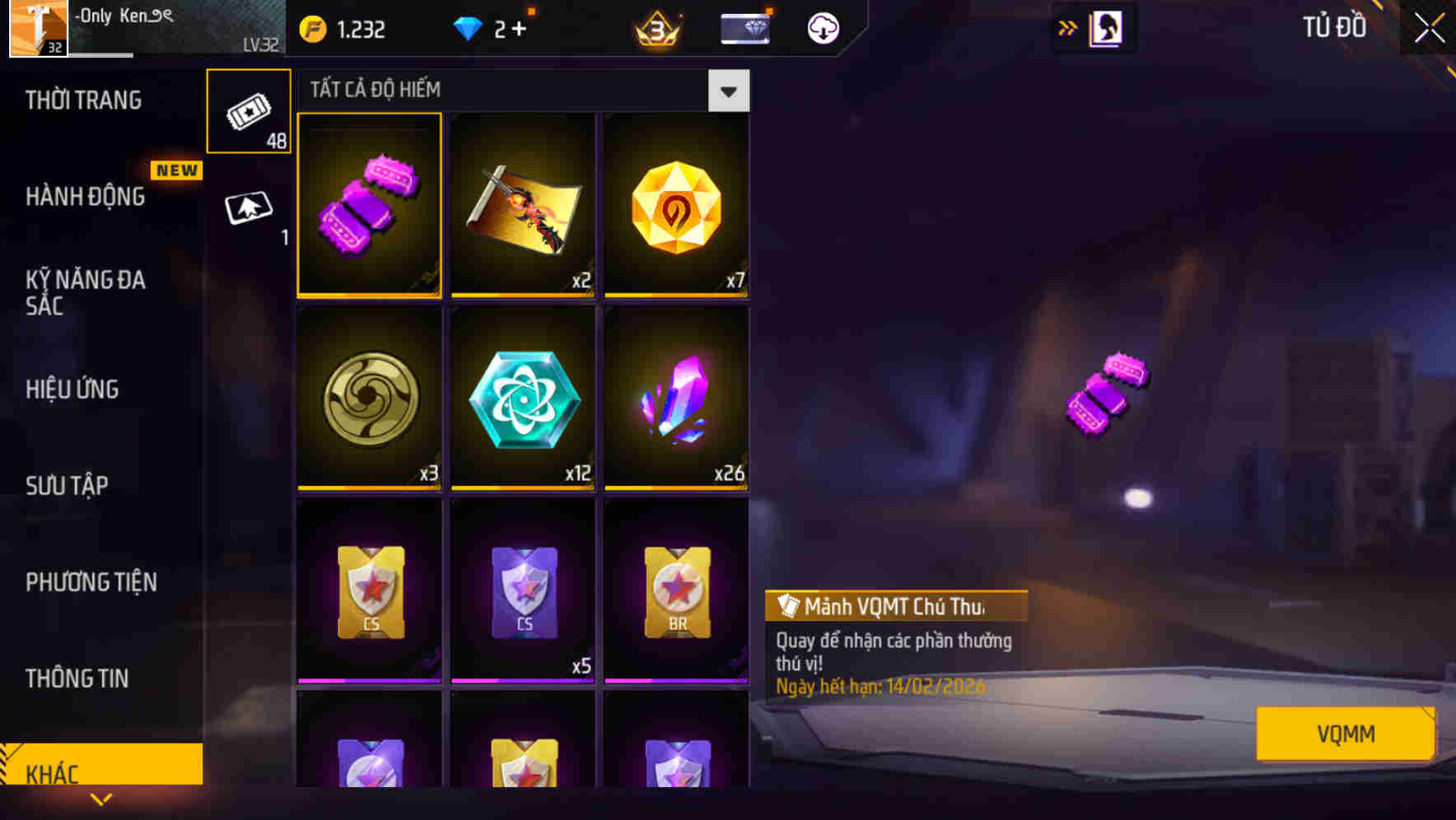Image resolution: width=1456 pixels, height=820 pixels.
Task: Select the teal atom token showing x12
Action: click(523, 401)
